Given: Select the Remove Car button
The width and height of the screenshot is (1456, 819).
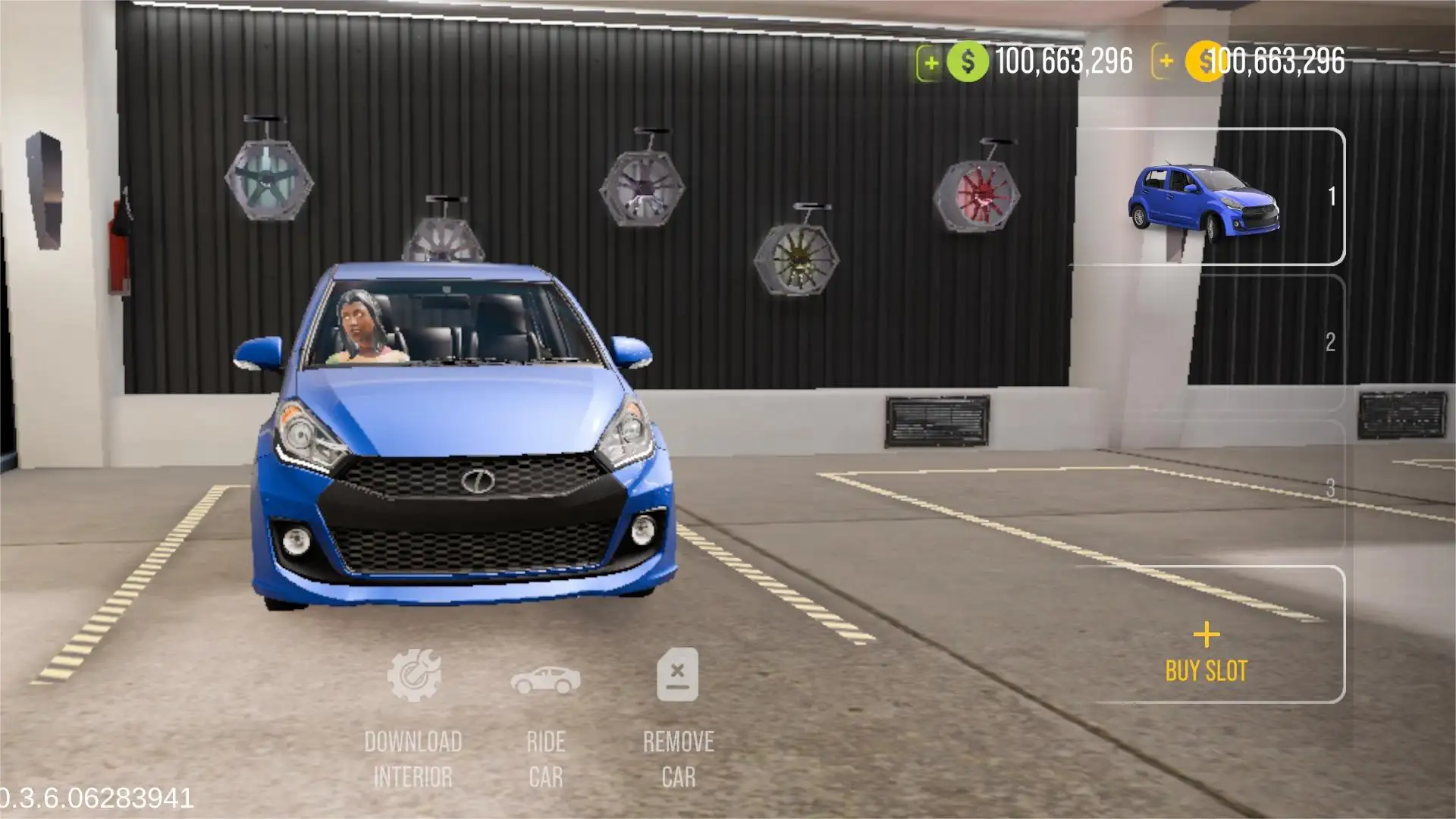Looking at the screenshot, I should coord(678,717).
